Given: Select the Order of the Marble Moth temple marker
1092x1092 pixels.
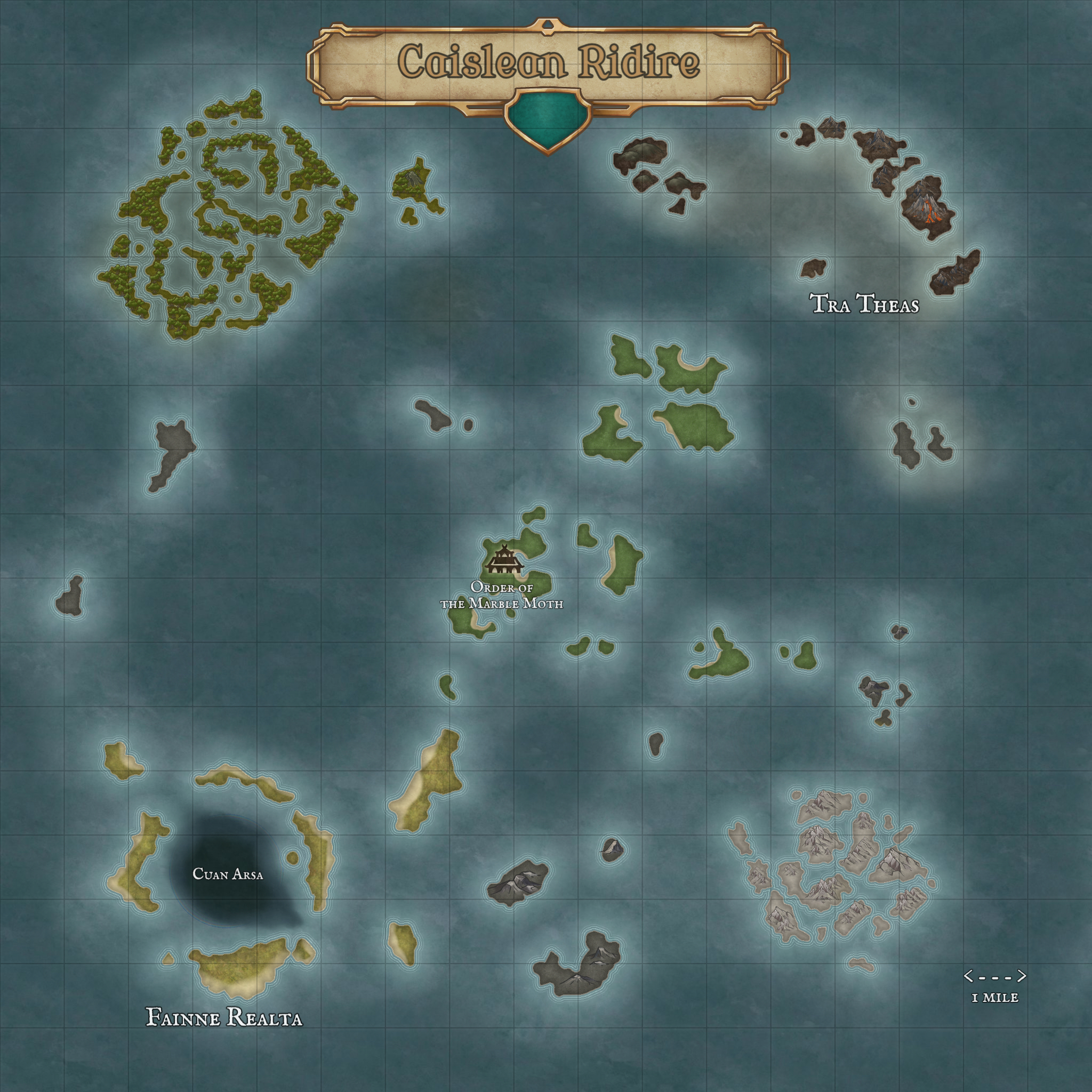Looking at the screenshot, I should (503, 559).
